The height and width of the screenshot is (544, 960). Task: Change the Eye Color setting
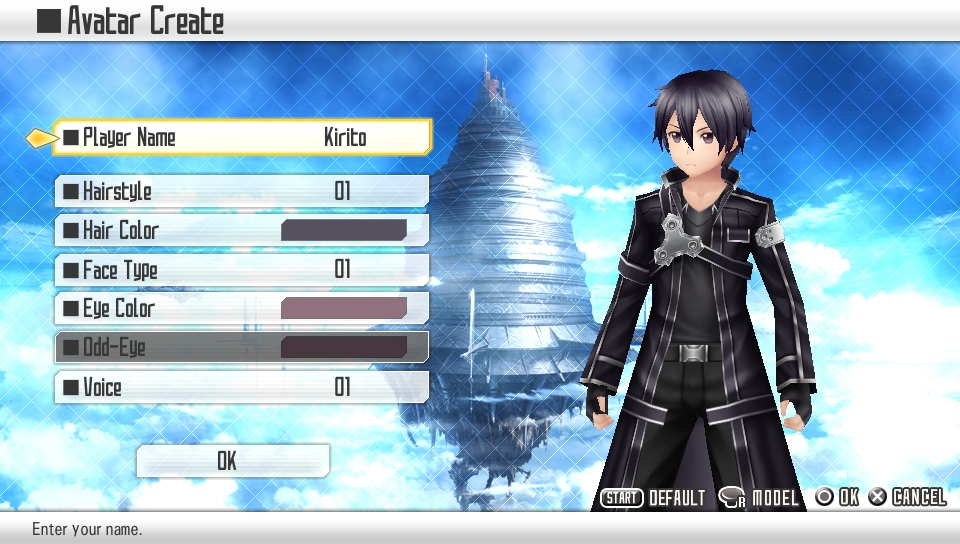point(242,308)
